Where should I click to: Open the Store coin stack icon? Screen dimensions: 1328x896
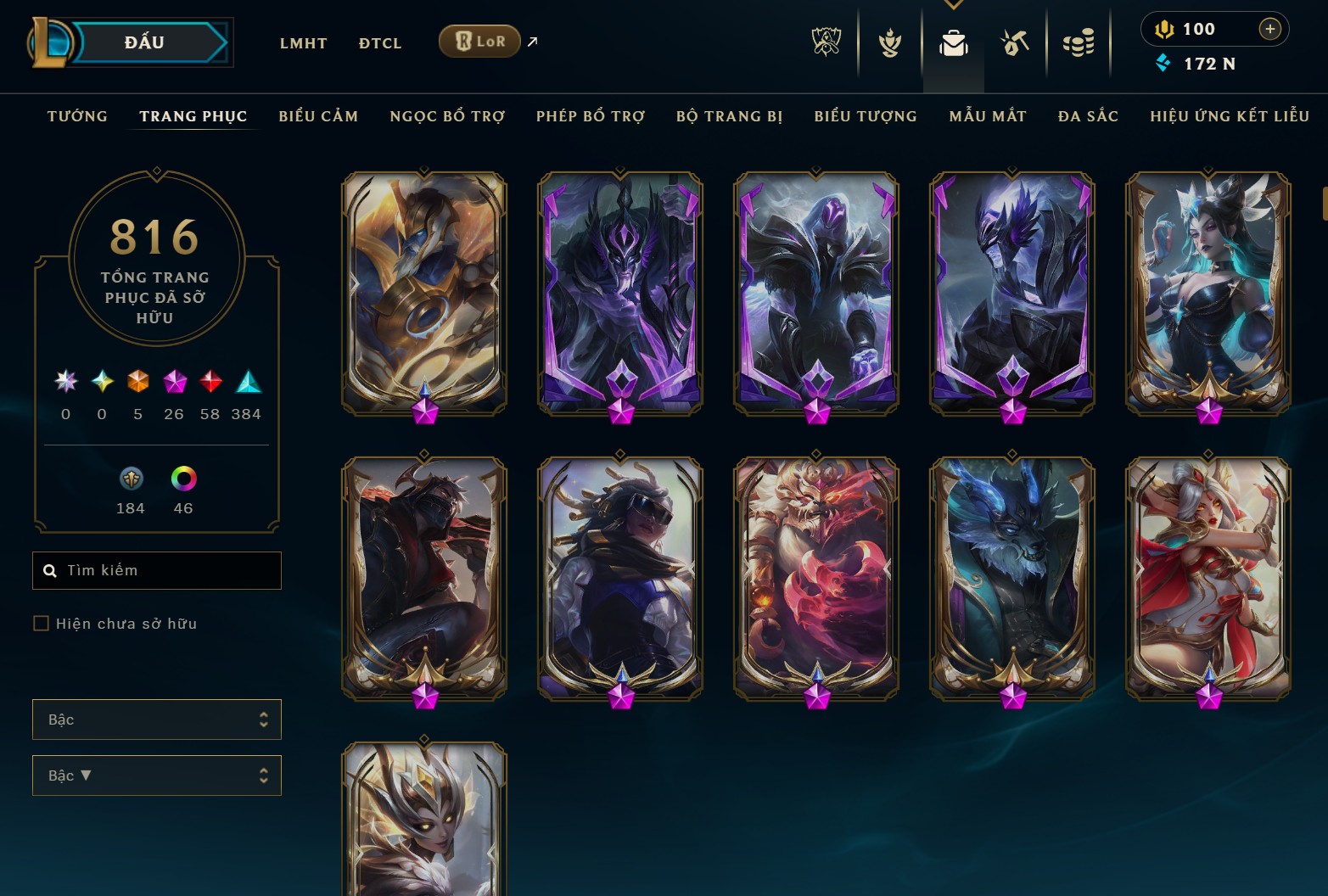1078,42
